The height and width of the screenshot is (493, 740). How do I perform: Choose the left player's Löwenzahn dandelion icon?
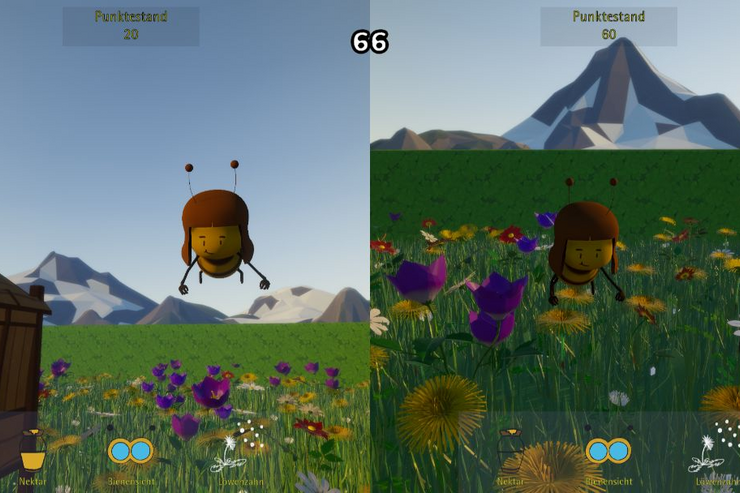point(236,450)
